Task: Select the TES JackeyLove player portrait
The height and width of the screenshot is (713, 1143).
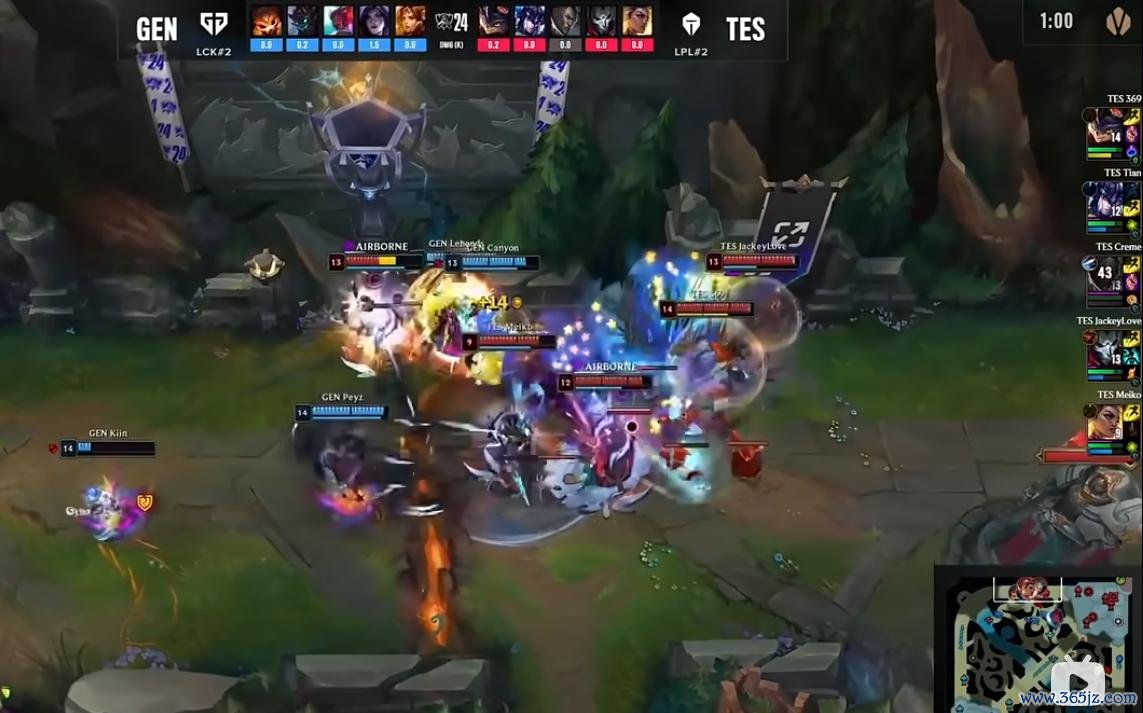Action: point(1105,355)
